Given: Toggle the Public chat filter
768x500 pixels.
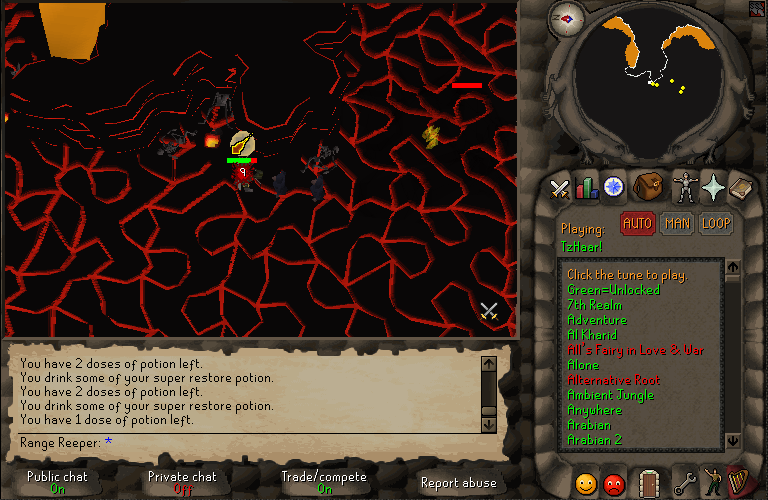Looking at the screenshot, I should (57, 482).
